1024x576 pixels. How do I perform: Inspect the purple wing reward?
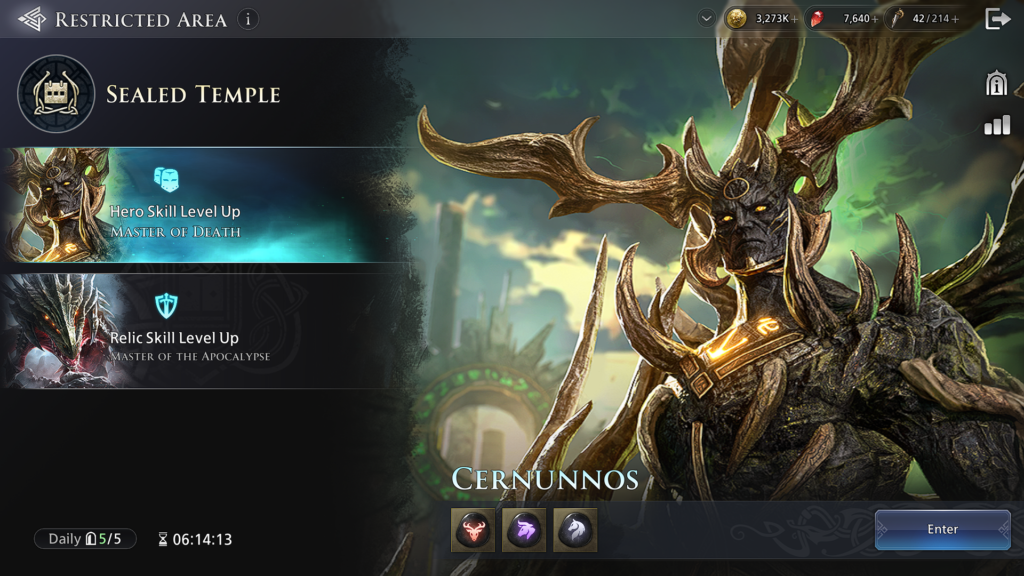pyautogui.click(x=524, y=529)
